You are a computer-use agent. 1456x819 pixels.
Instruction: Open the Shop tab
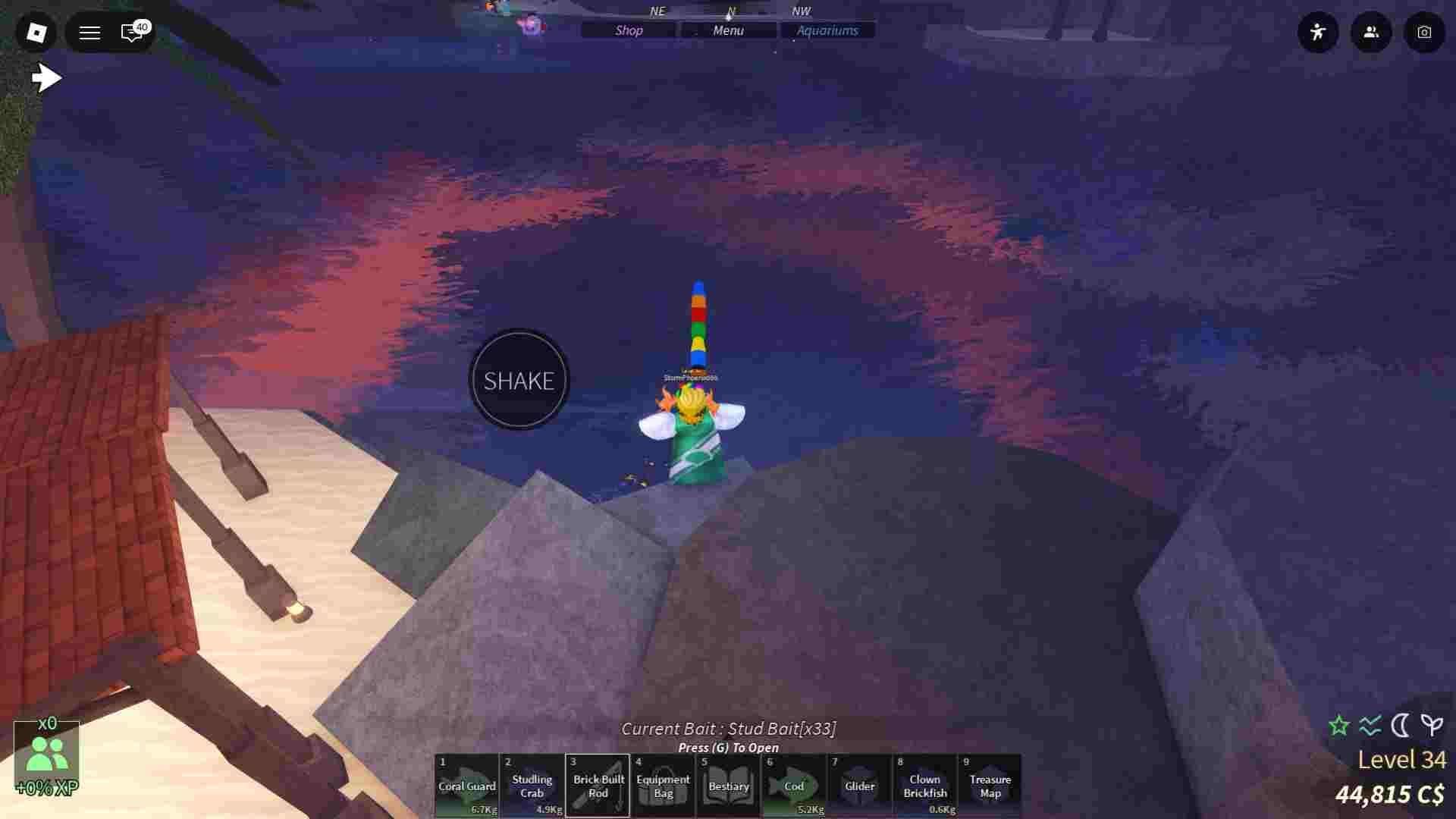pyautogui.click(x=627, y=30)
